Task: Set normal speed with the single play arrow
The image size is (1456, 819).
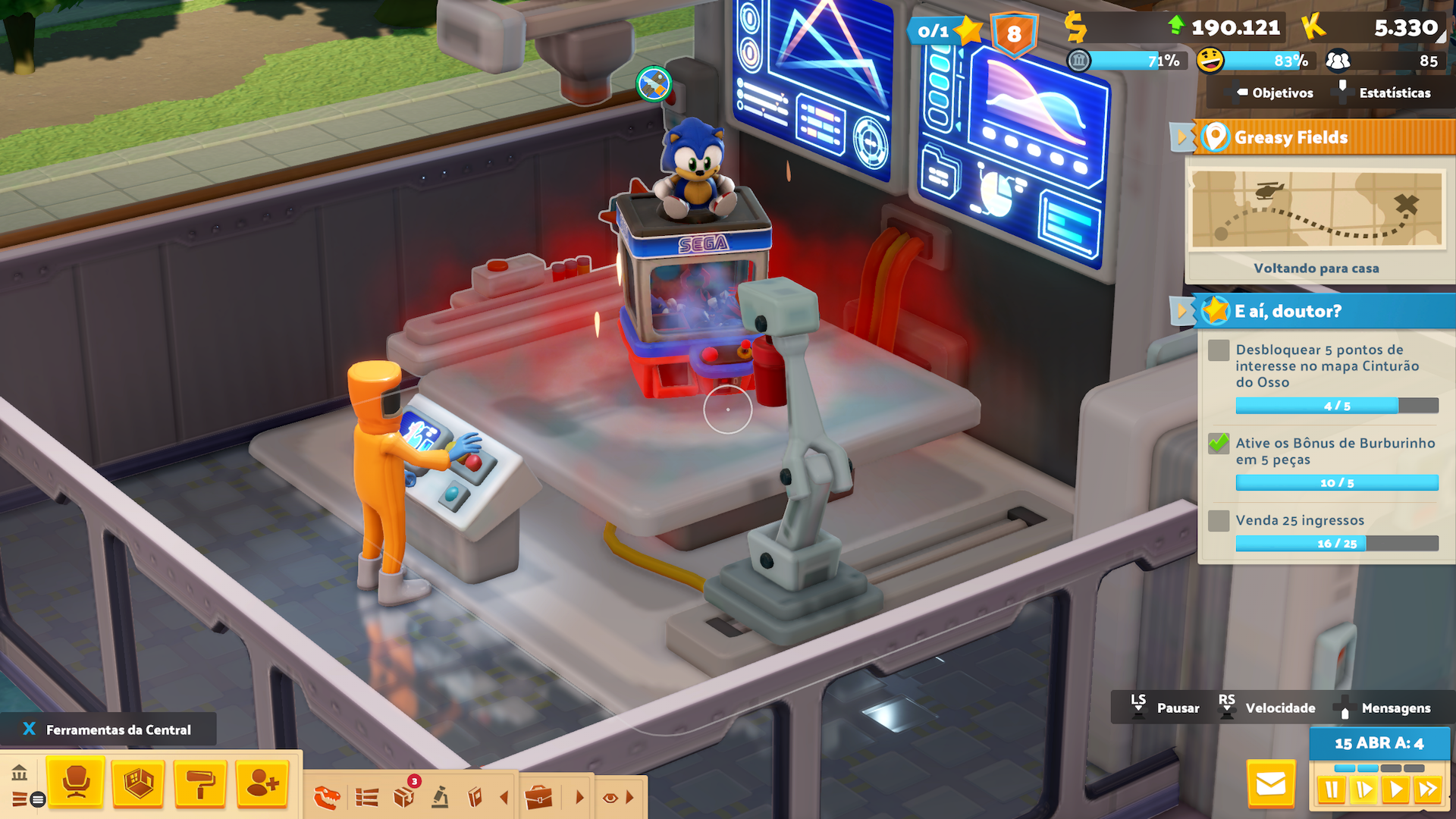Action: 1395,790
